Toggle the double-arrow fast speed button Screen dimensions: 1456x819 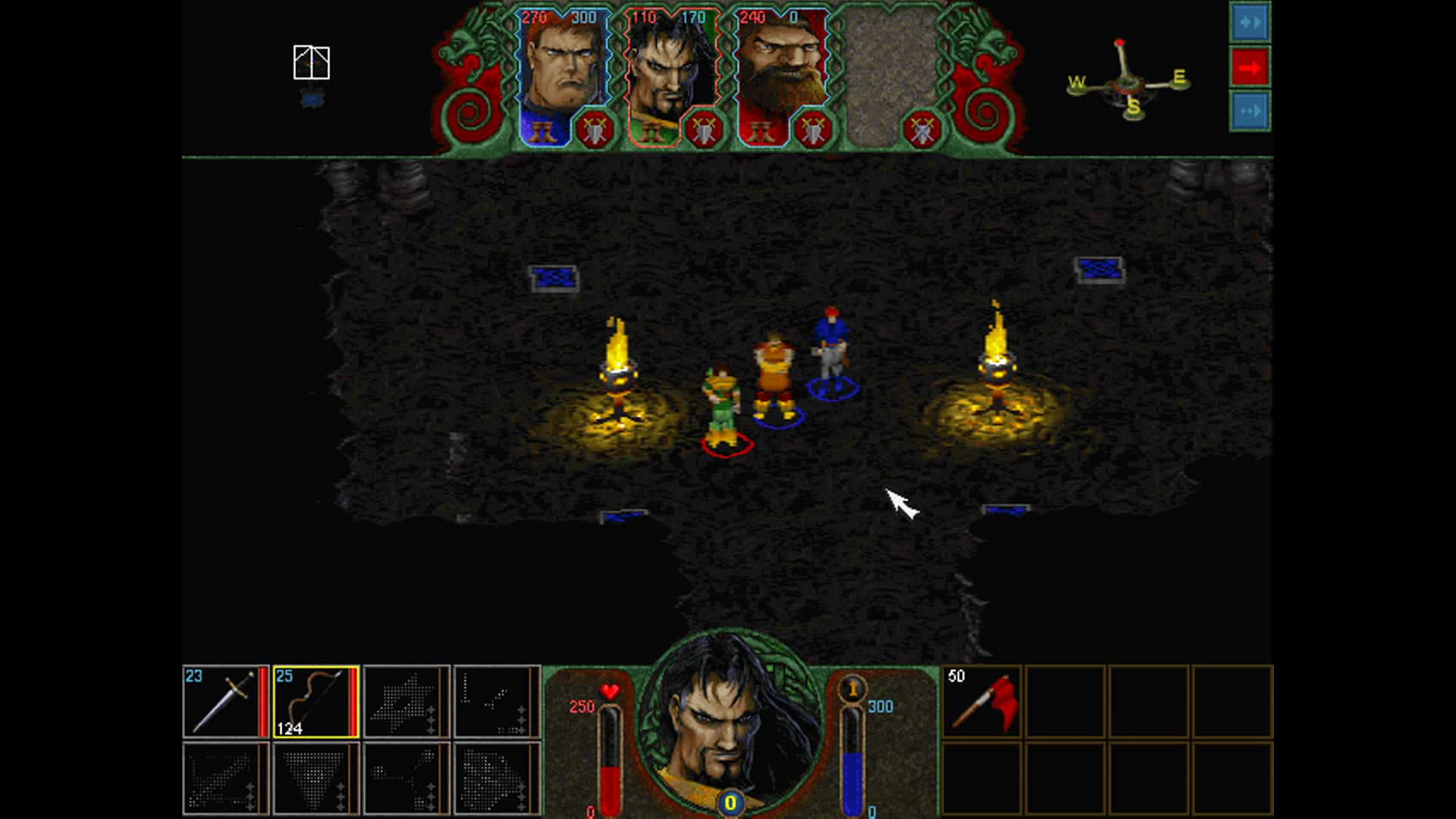point(1248,23)
